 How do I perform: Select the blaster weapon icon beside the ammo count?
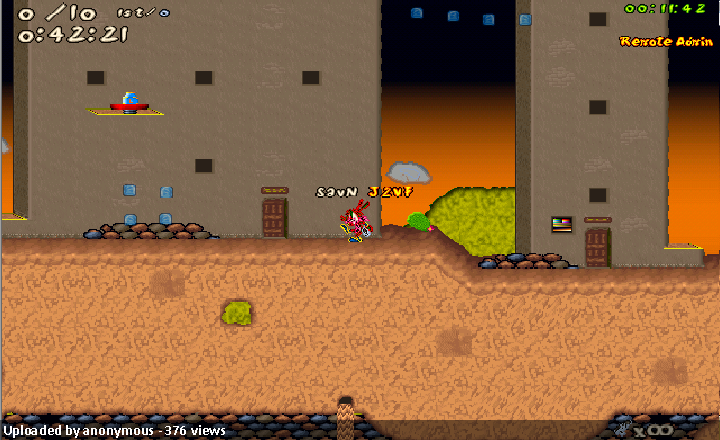[622, 429]
